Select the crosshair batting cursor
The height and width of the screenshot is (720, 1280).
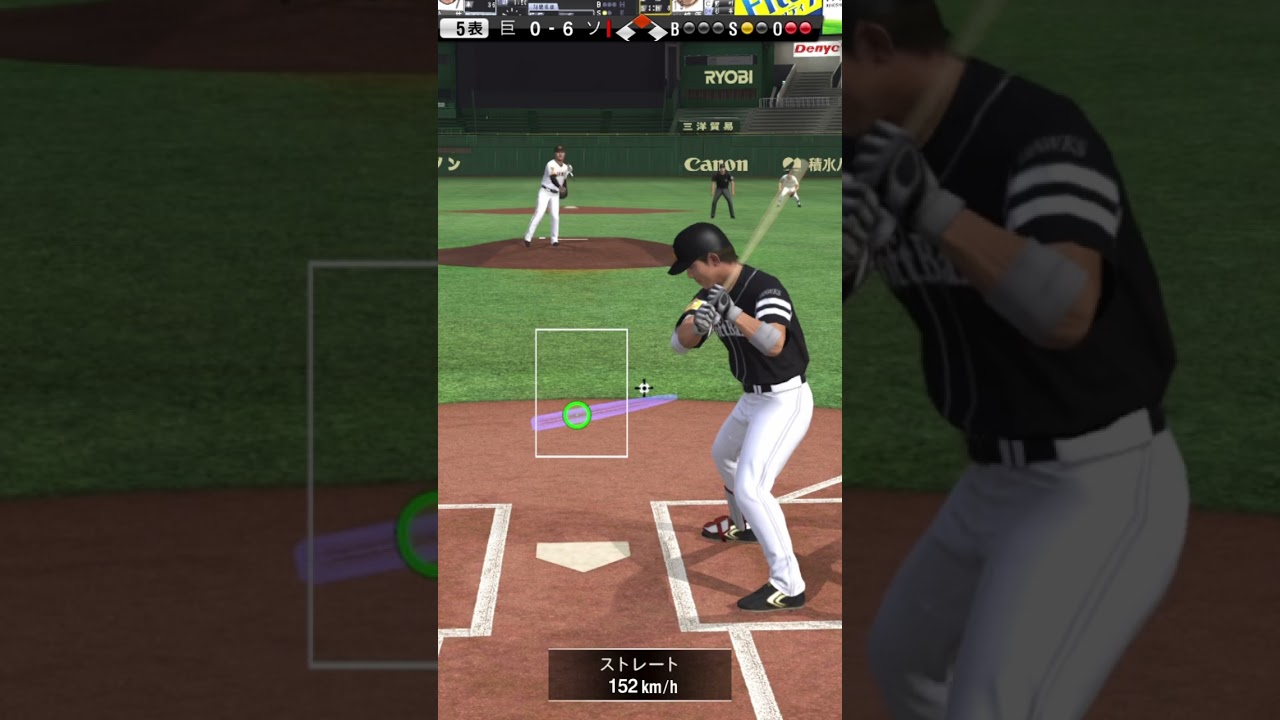click(644, 387)
